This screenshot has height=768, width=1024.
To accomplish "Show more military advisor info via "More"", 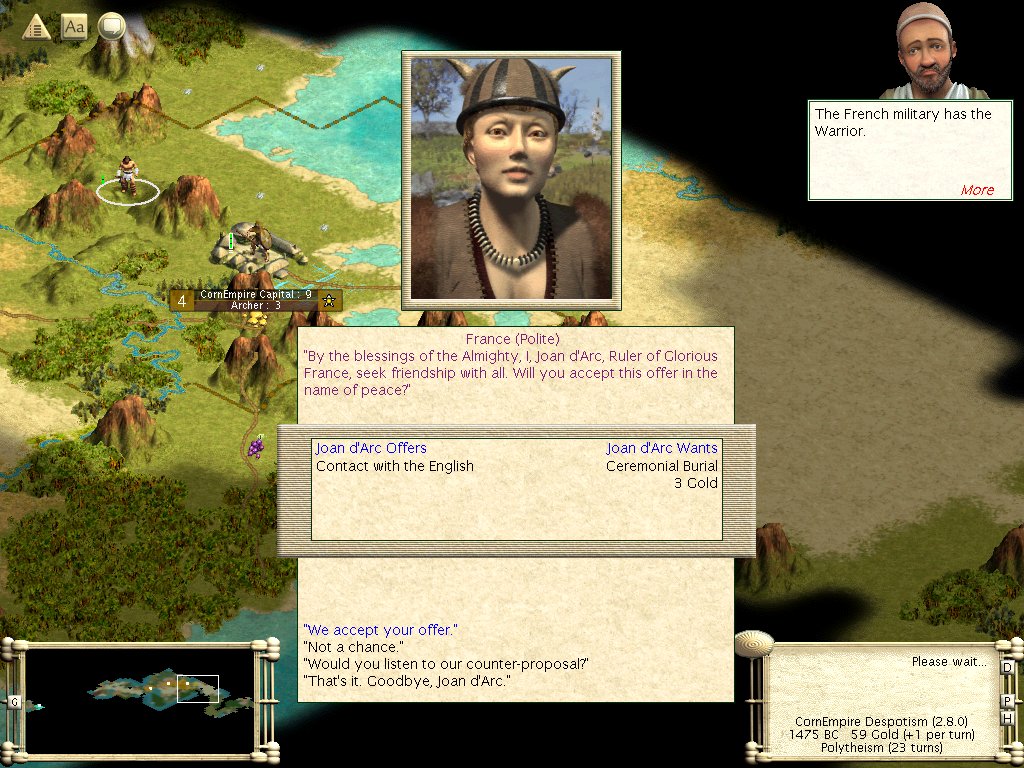I will click(977, 190).
